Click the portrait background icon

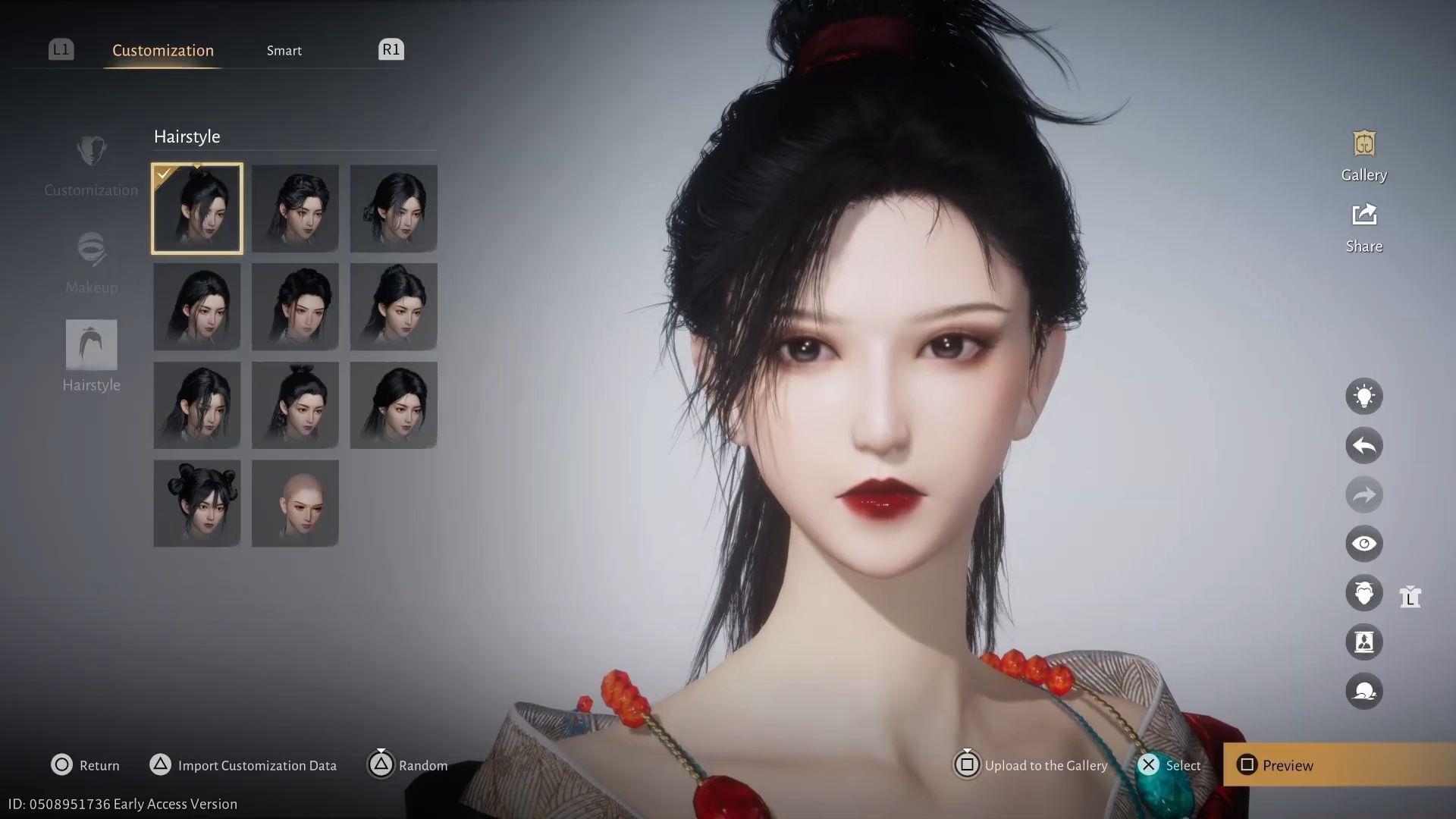[1363, 642]
